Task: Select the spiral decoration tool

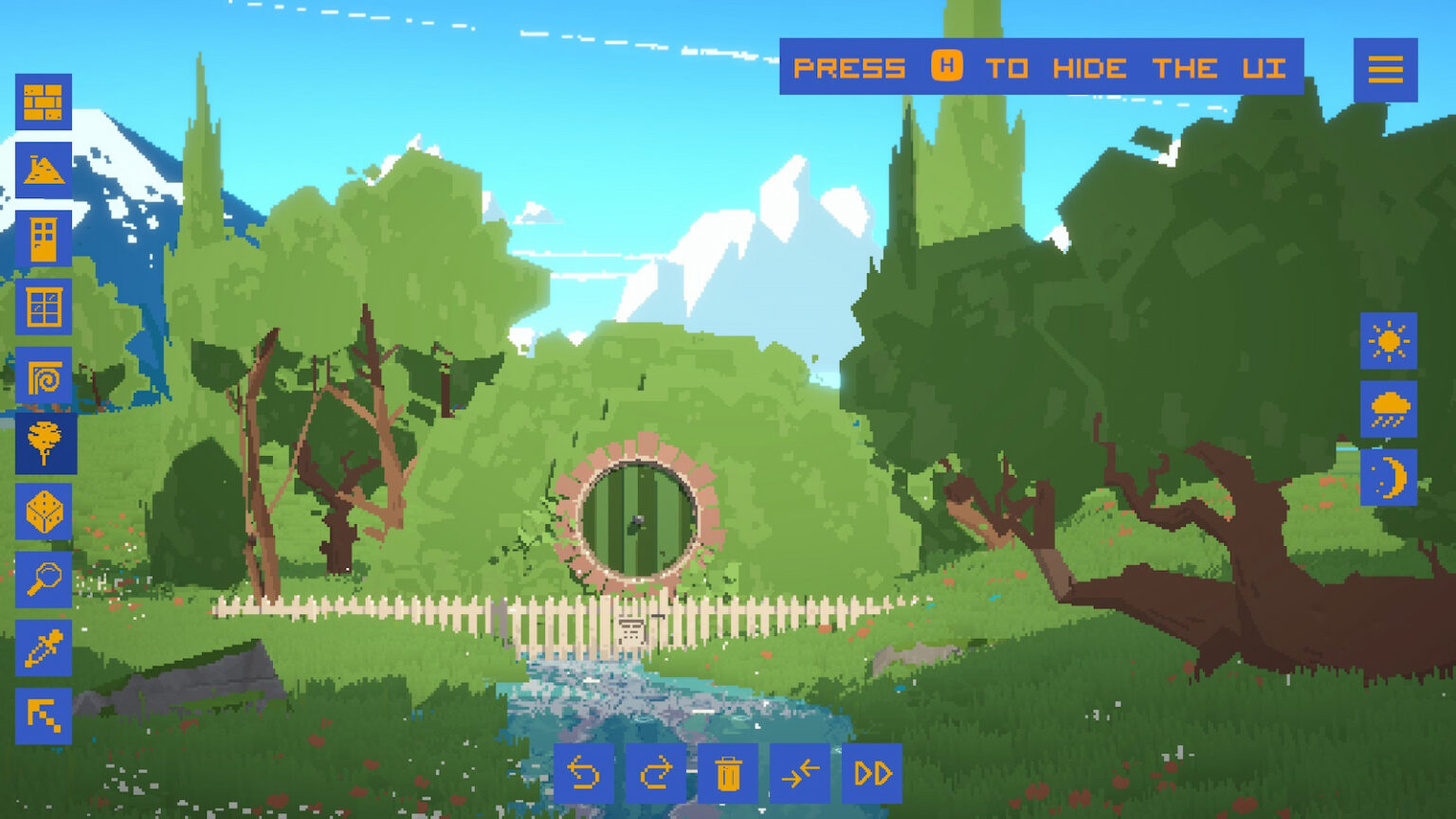Action: pyautogui.click(x=43, y=375)
